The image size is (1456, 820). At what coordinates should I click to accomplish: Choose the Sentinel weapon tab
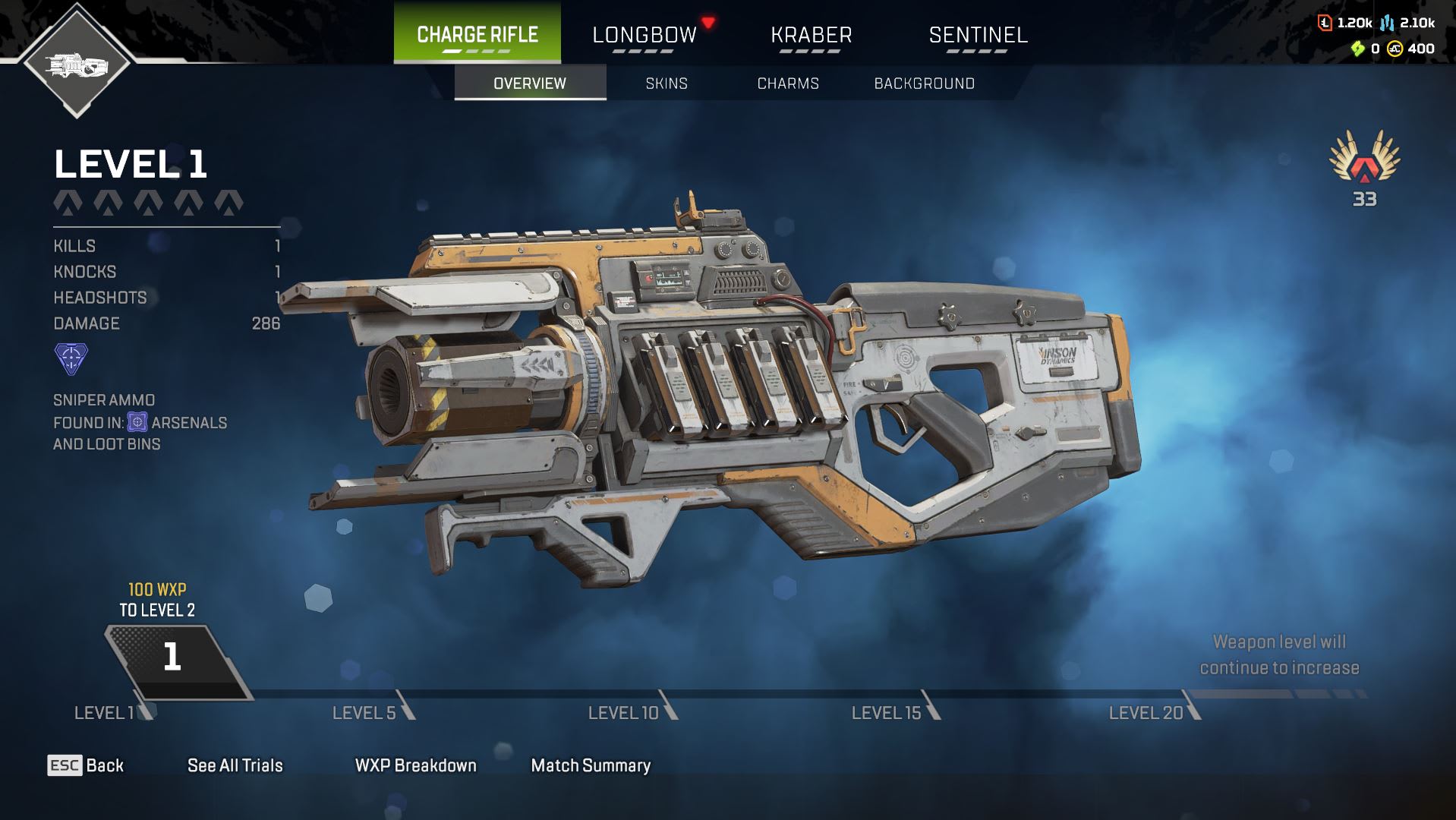pyautogui.click(x=978, y=35)
